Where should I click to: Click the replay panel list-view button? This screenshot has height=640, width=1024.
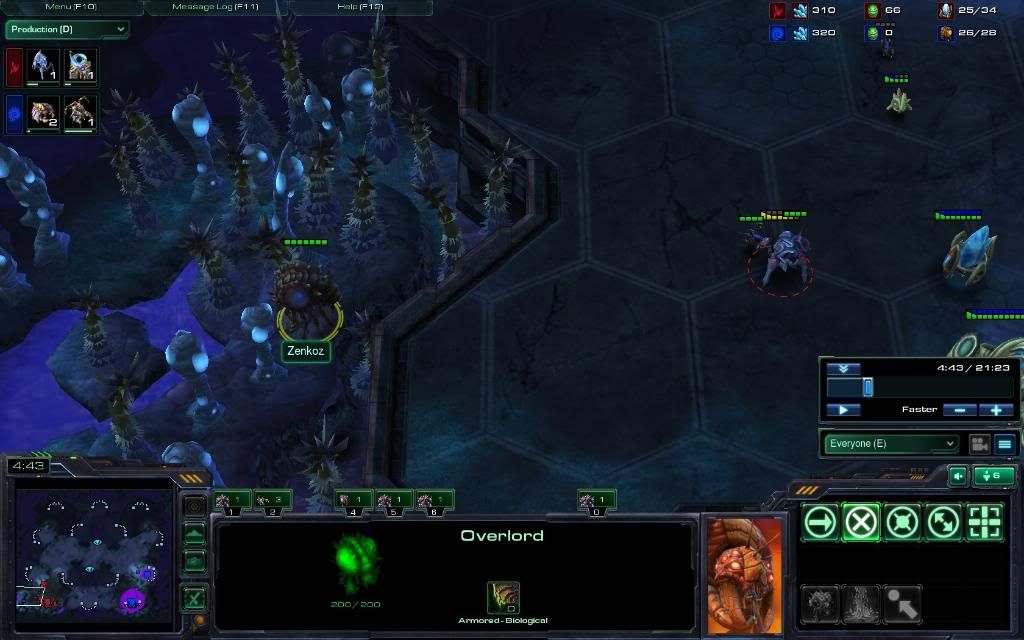point(1005,443)
